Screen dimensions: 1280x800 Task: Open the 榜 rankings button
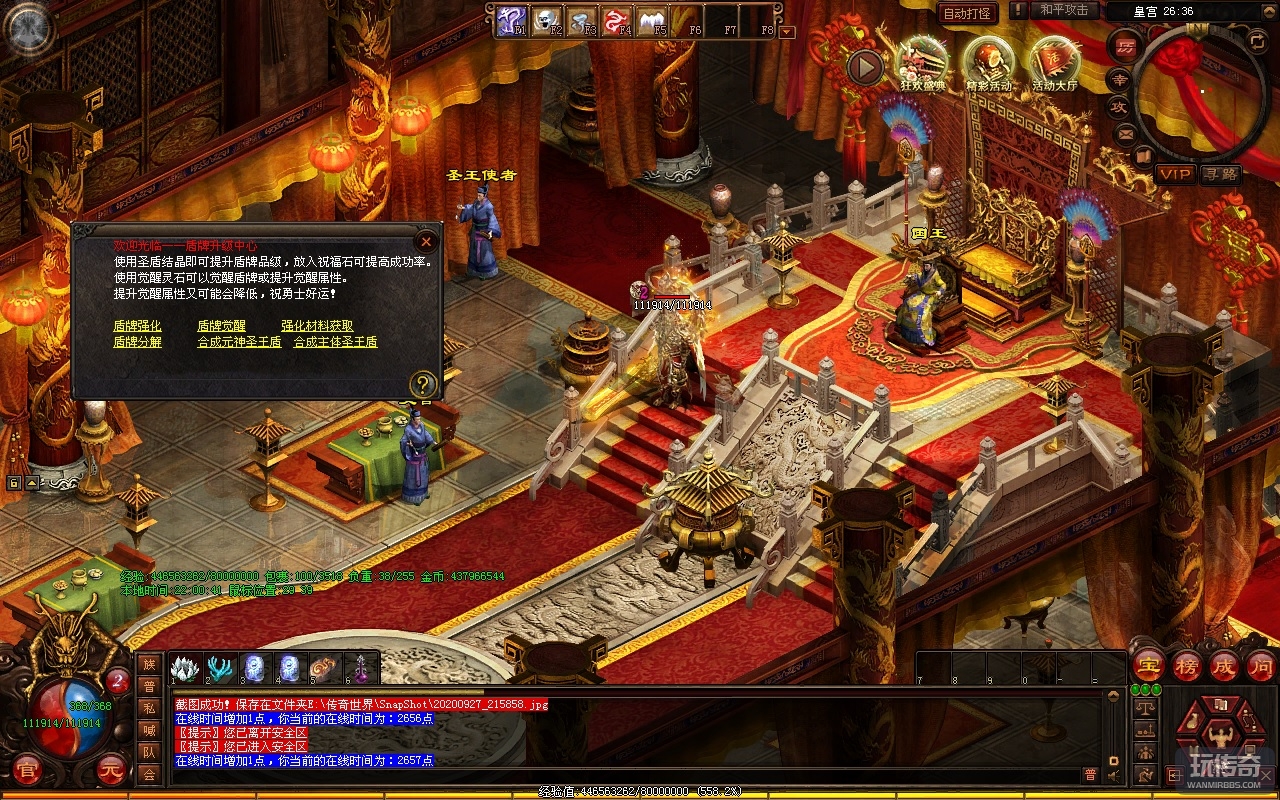click(x=1187, y=665)
